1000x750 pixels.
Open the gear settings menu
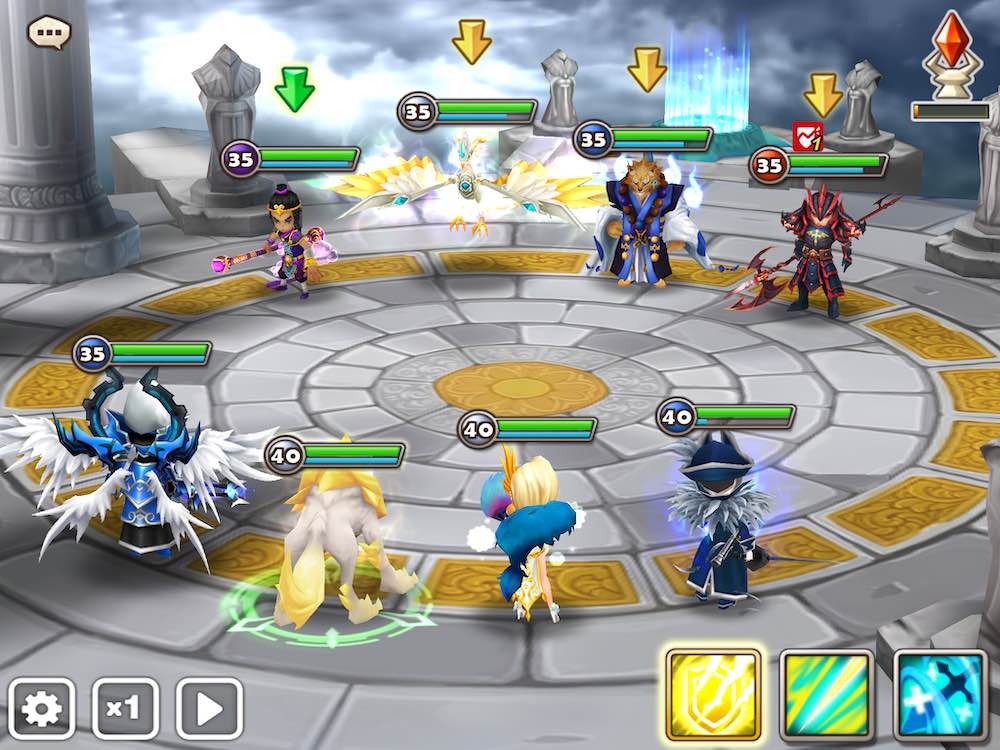click(42, 708)
